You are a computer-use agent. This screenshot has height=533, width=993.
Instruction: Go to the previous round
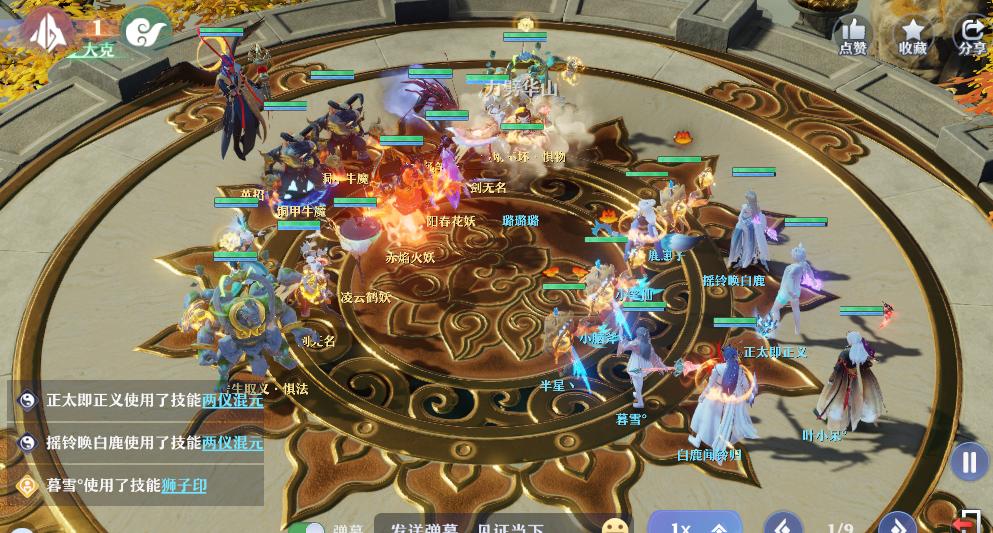[783, 526]
